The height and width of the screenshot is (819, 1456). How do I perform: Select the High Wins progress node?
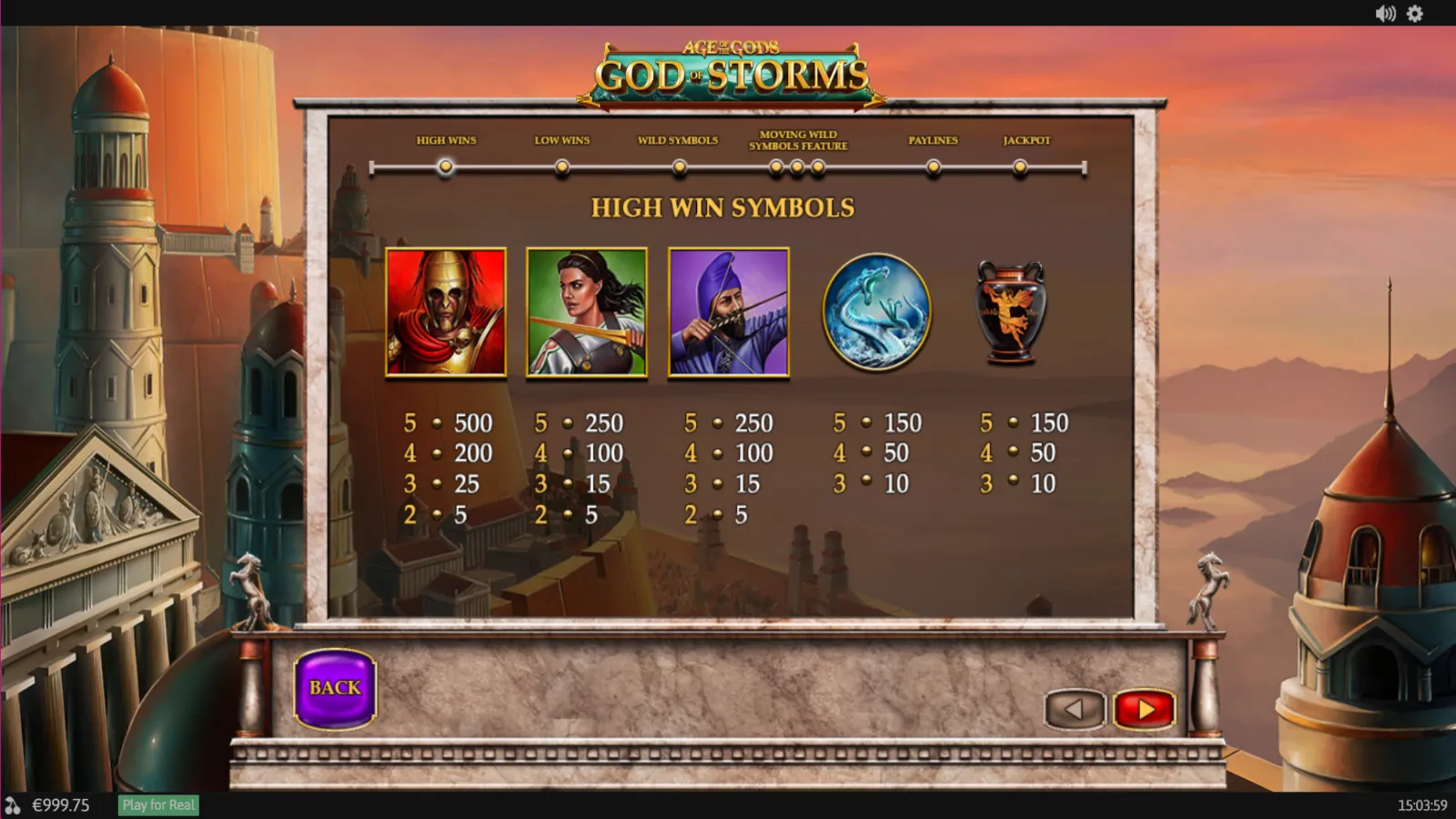click(x=445, y=167)
